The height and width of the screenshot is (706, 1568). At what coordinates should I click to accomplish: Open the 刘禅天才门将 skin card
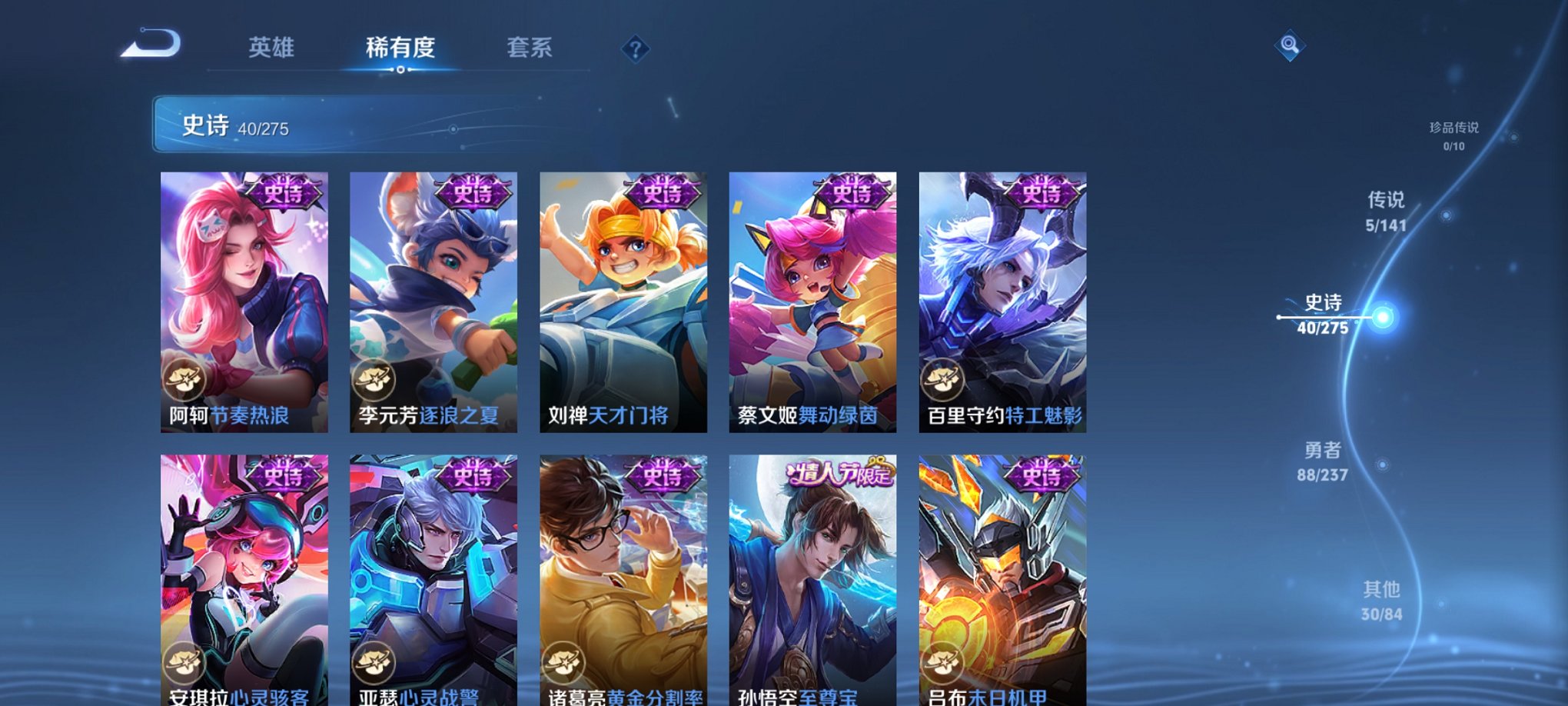[x=626, y=300]
